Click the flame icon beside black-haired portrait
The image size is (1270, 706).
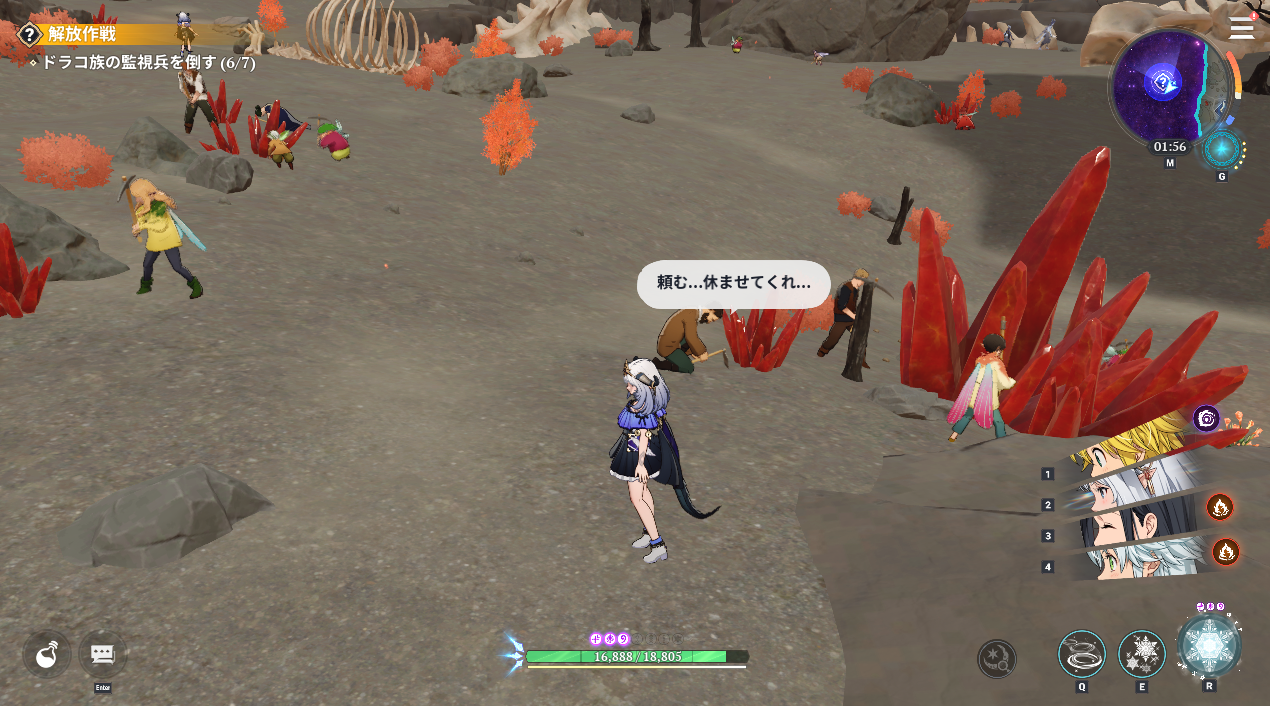coord(1219,507)
